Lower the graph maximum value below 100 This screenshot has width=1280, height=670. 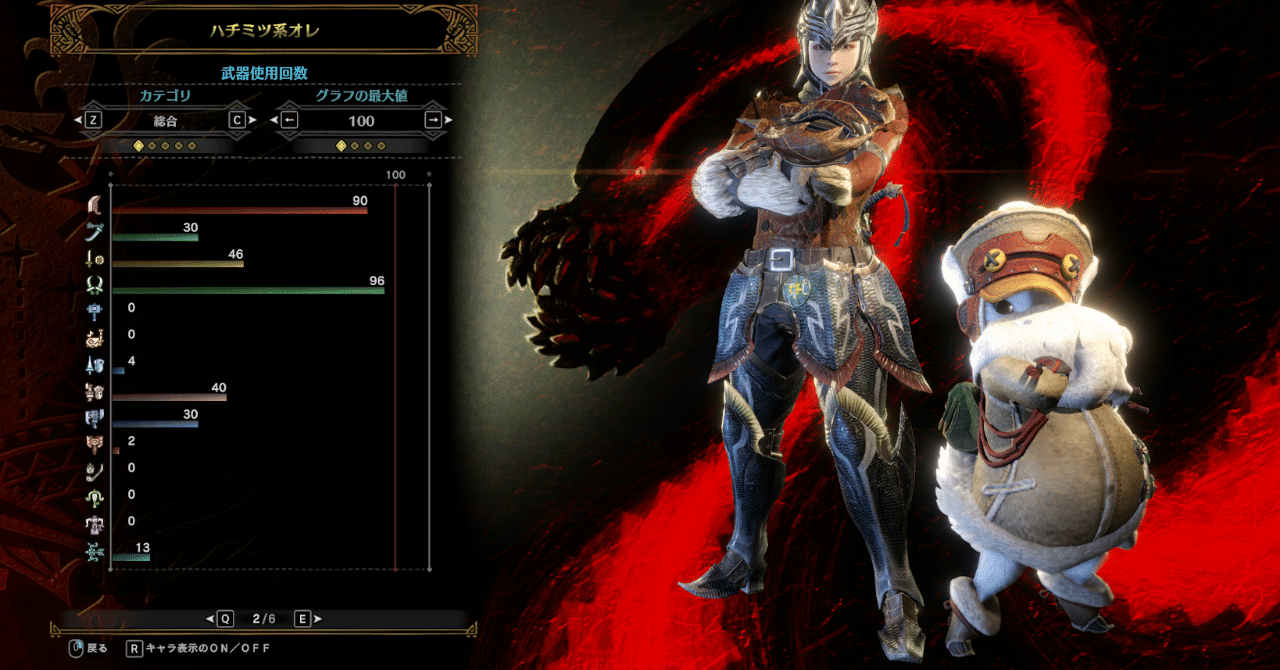pos(289,120)
